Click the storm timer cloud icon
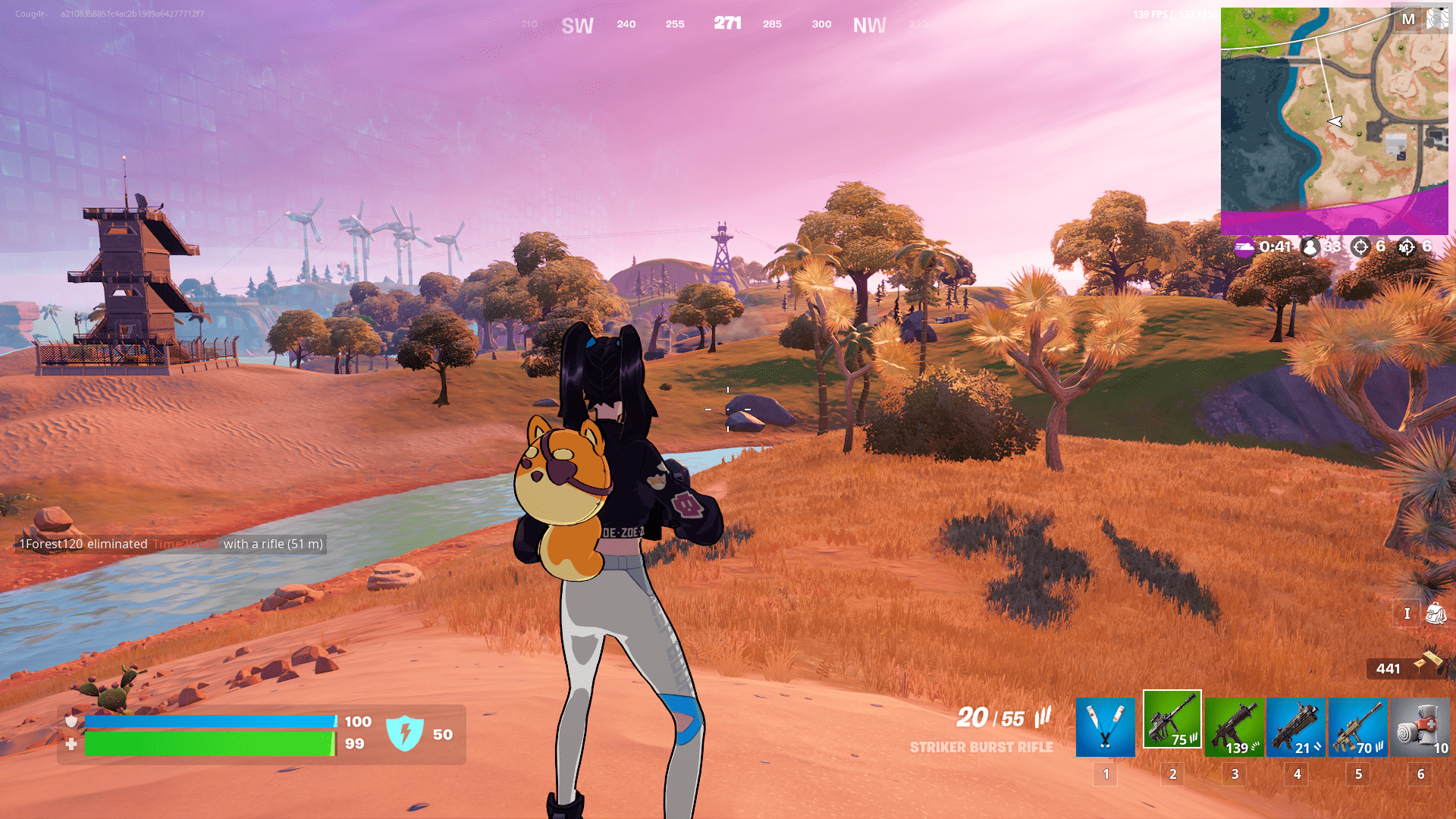This screenshot has height=819, width=1456. tap(1244, 247)
